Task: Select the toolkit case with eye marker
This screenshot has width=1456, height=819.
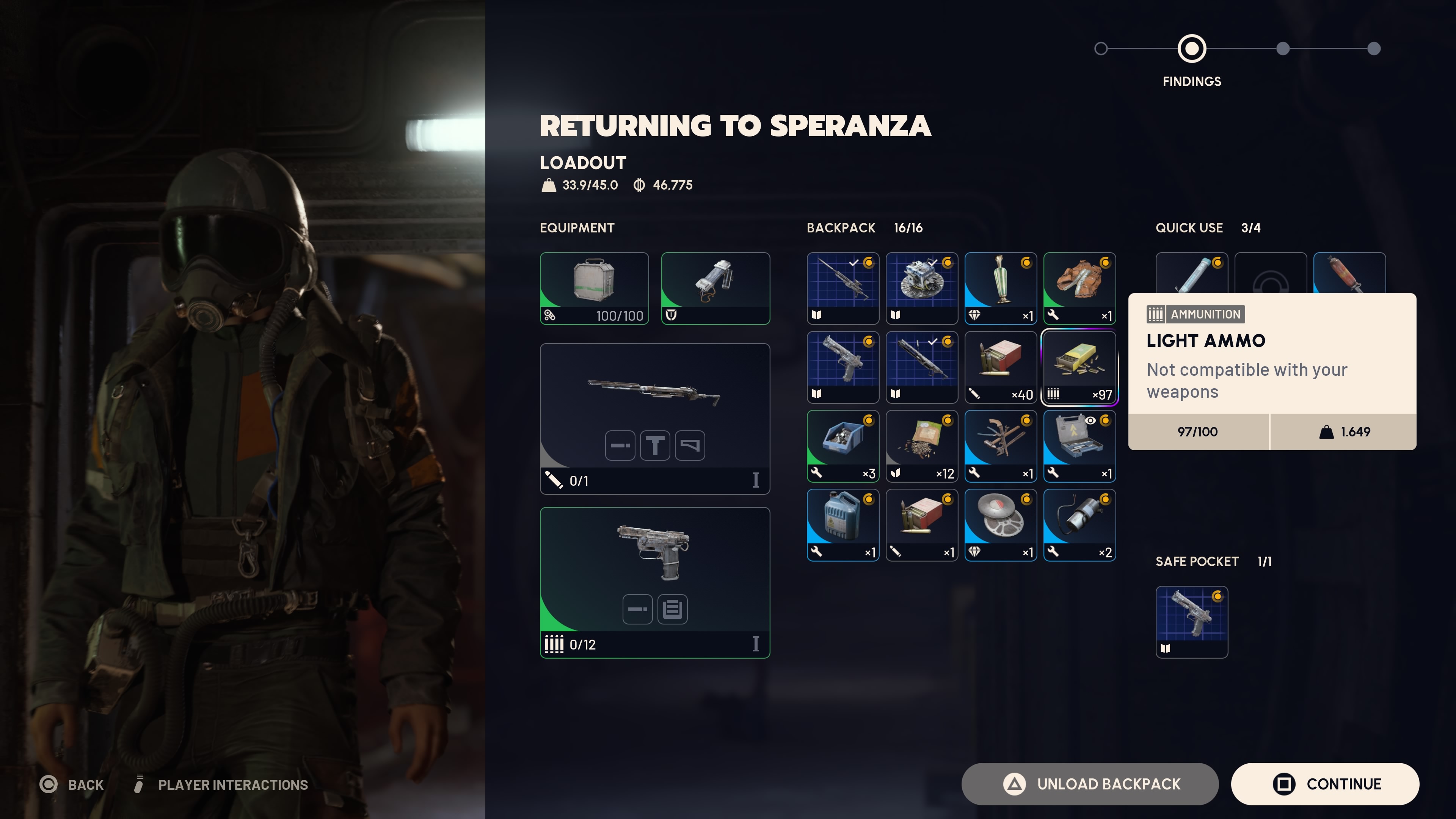Action: (1079, 446)
